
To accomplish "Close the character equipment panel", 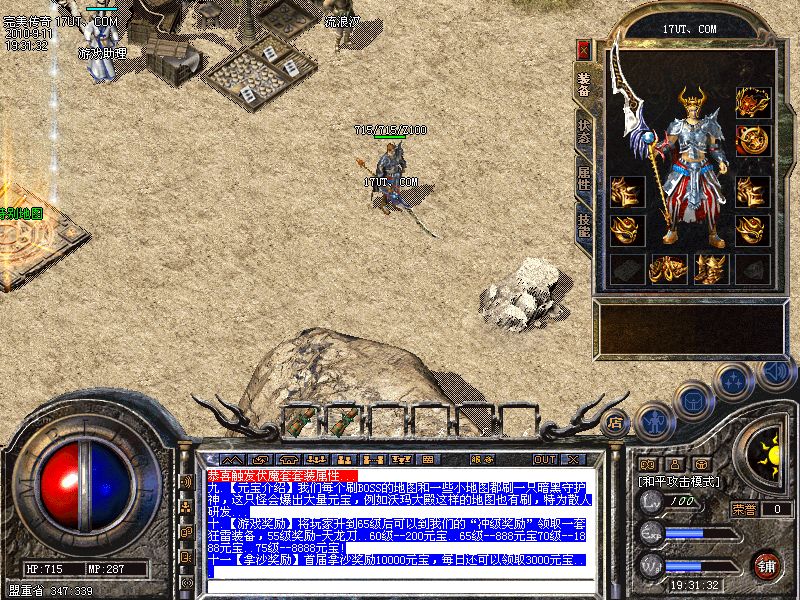I will tap(584, 50).
